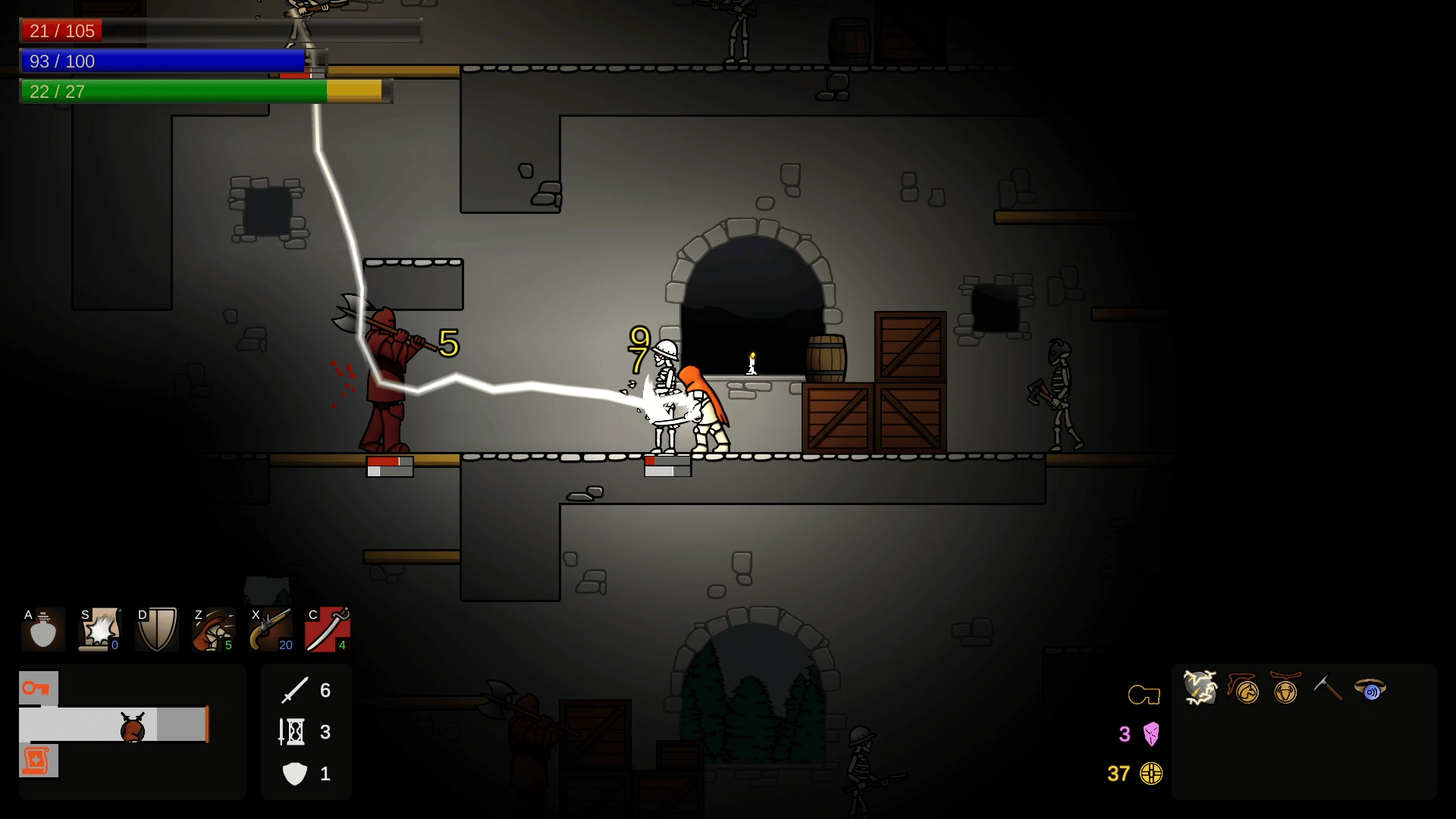This screenshot has width=1456, height=819.
Task: Click the orange scroll room on minimap
Action: (x=38, y=761)
